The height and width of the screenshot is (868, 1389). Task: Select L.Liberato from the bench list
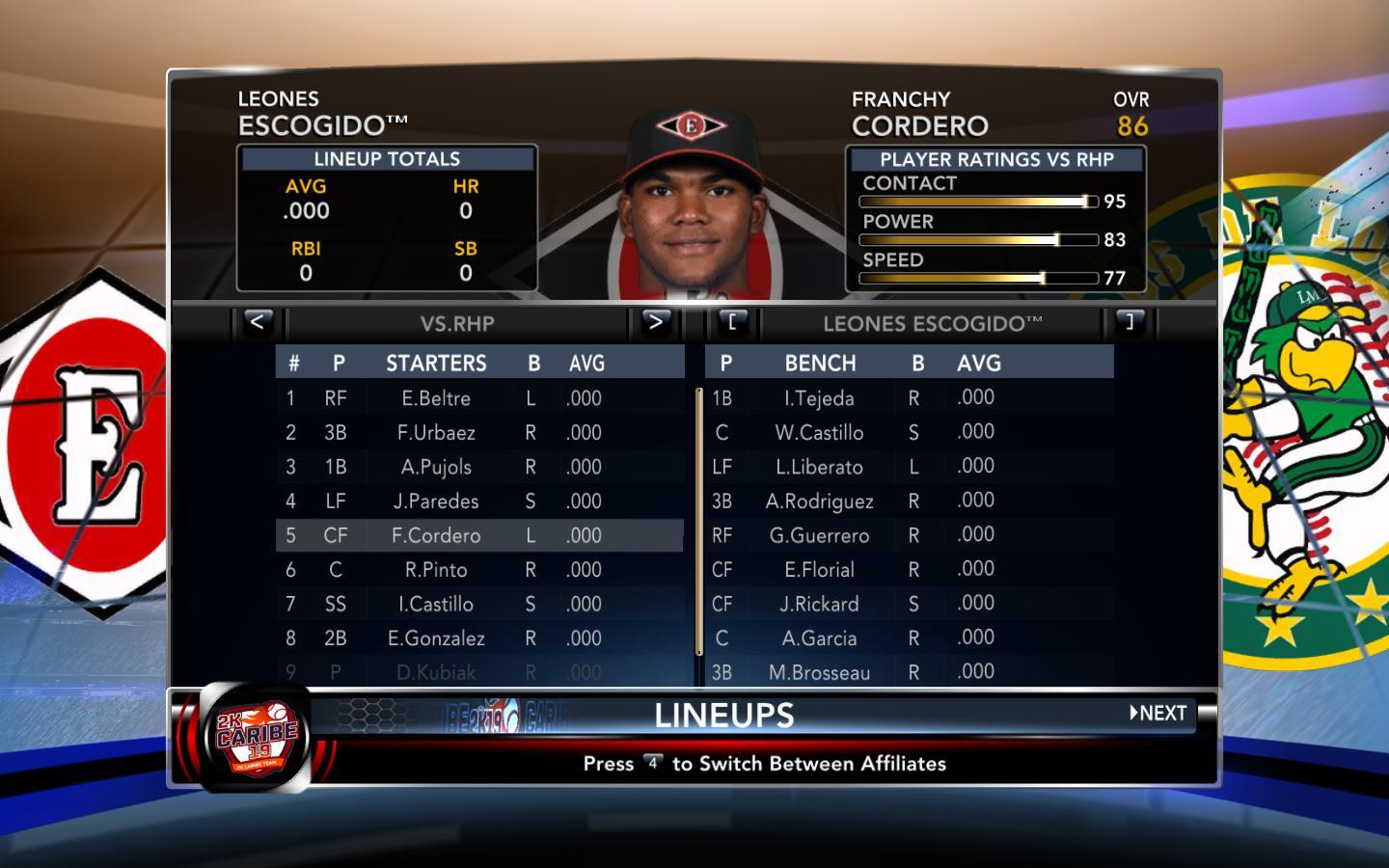pyautogui.click(x=819, y=467)
